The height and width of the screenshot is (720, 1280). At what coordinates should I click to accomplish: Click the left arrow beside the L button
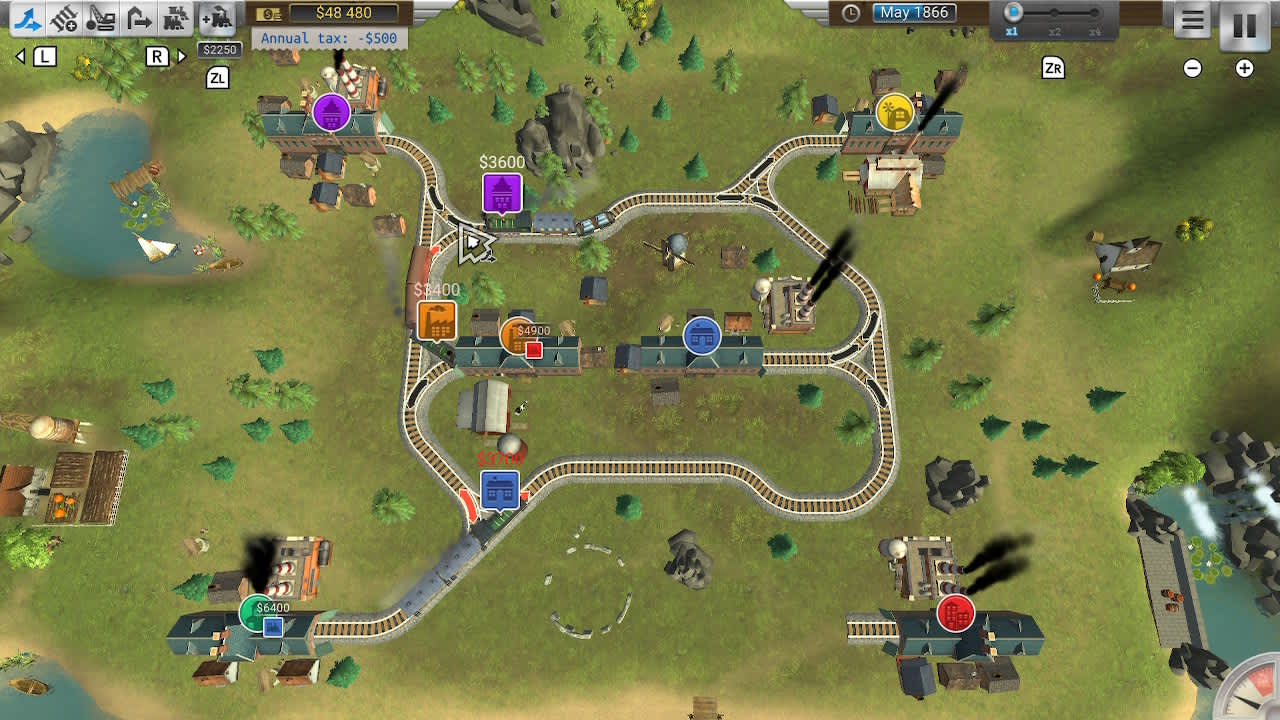coord(20,57)
